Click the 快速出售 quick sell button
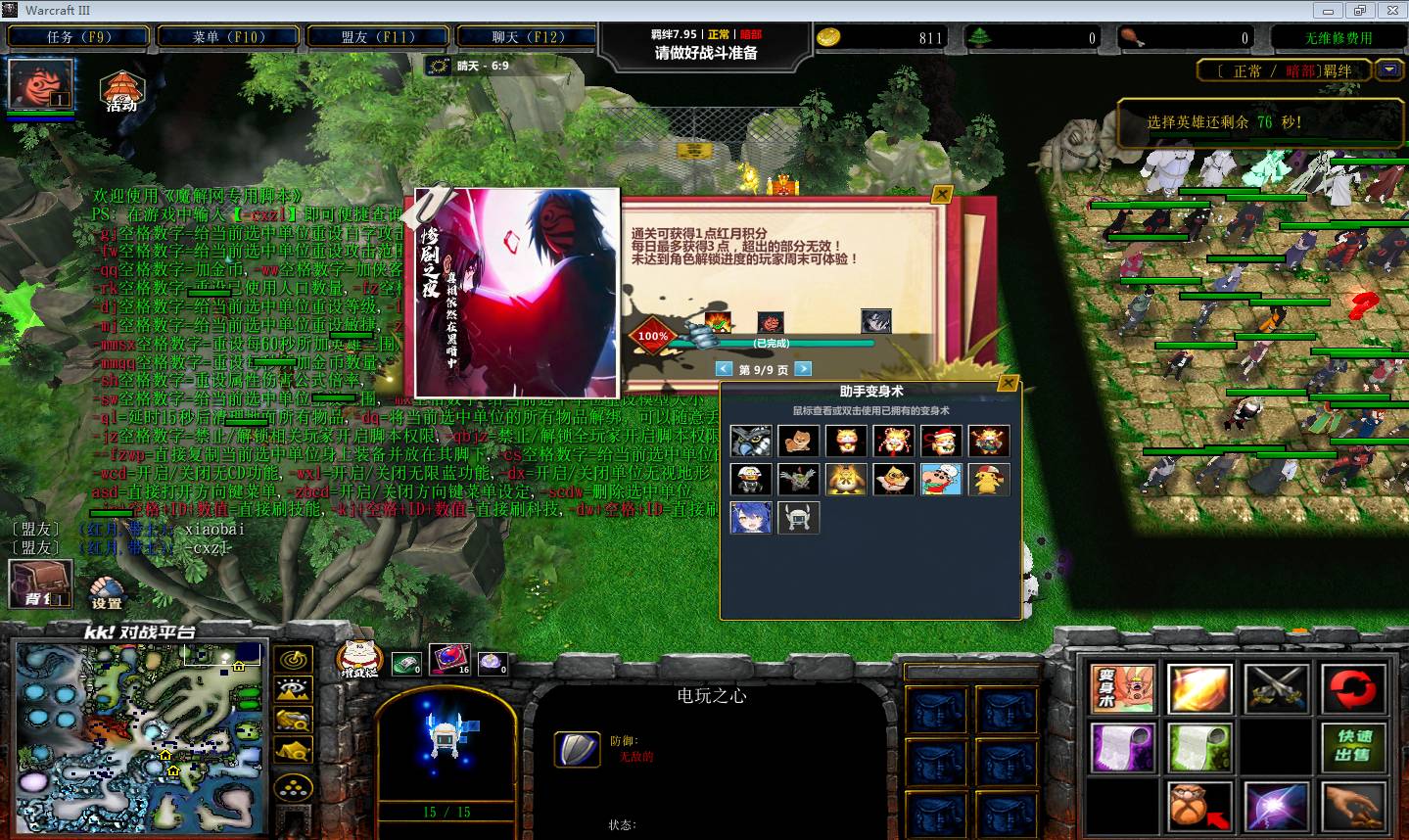 click(x=1352, y=747)
